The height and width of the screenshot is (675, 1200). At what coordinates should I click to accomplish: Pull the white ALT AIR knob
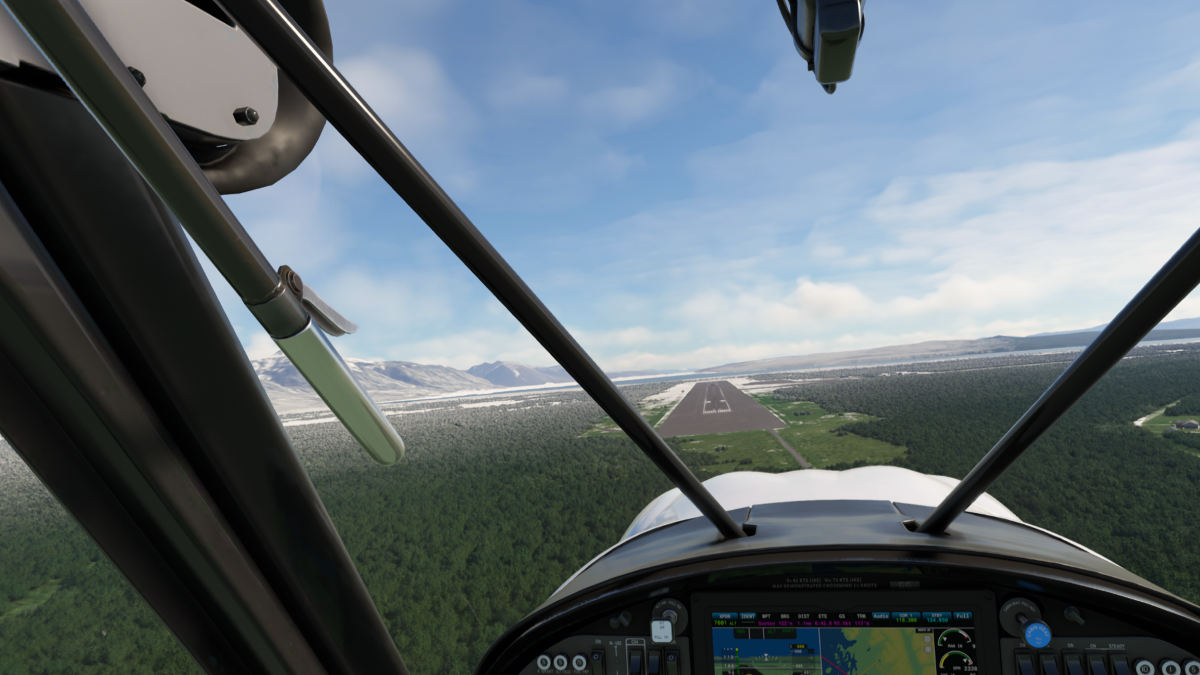click(x=661, y=631)
